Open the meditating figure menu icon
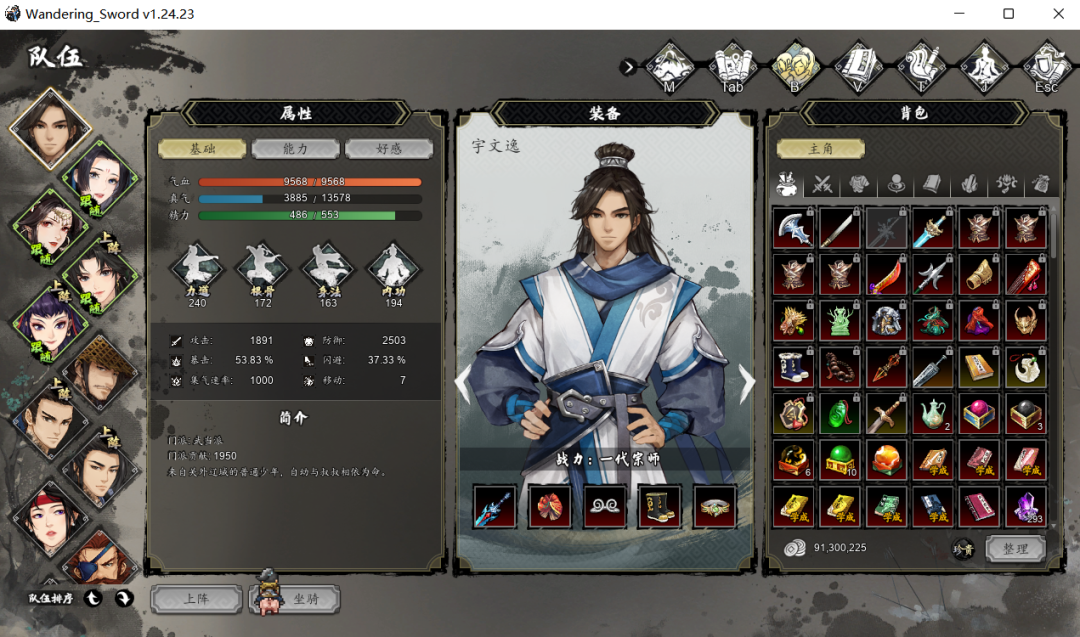 984,65
